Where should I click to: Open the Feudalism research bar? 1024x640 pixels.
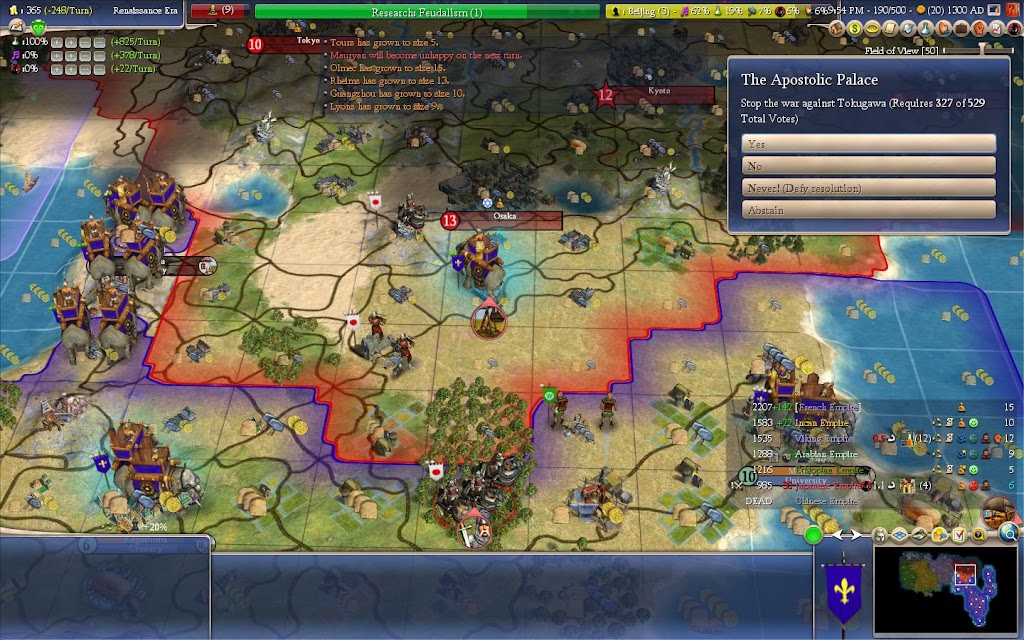coord(427,12)
